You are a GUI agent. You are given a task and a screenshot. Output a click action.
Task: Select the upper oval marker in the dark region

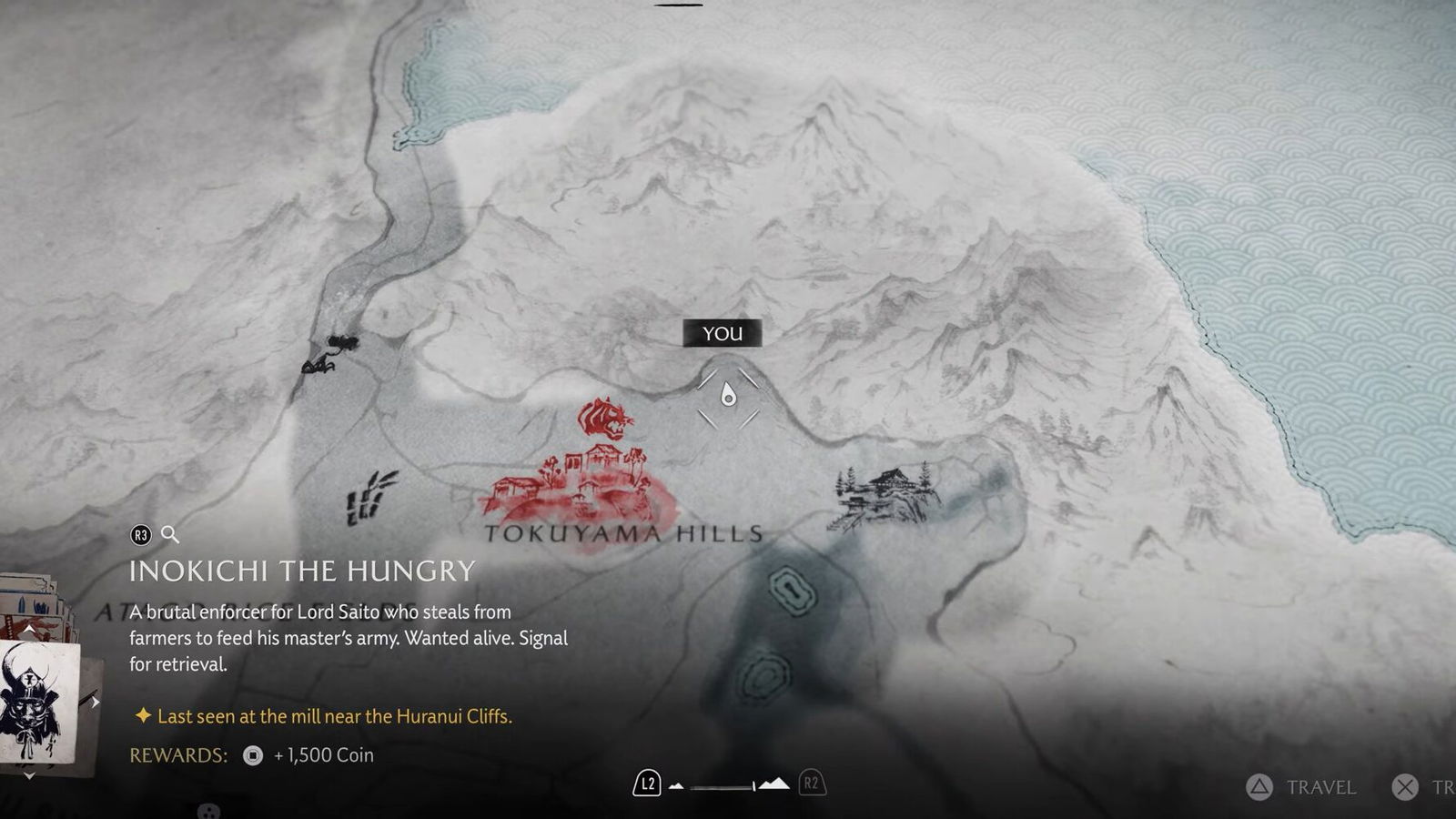click(x=792, y=591)
